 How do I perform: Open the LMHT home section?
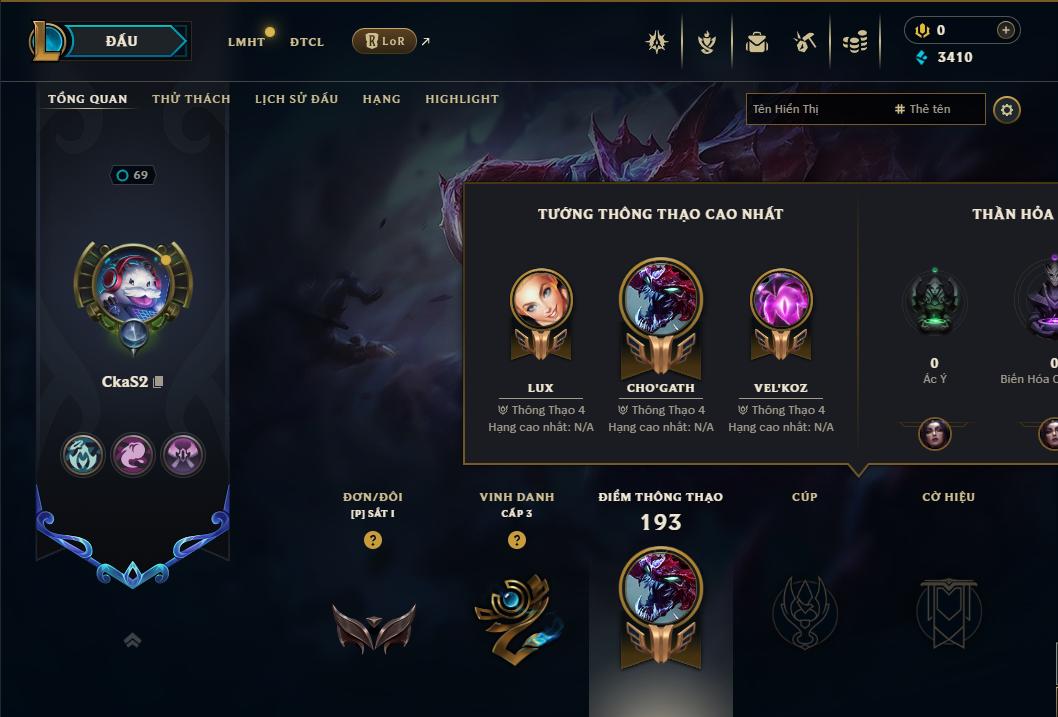tap(246, 42)
